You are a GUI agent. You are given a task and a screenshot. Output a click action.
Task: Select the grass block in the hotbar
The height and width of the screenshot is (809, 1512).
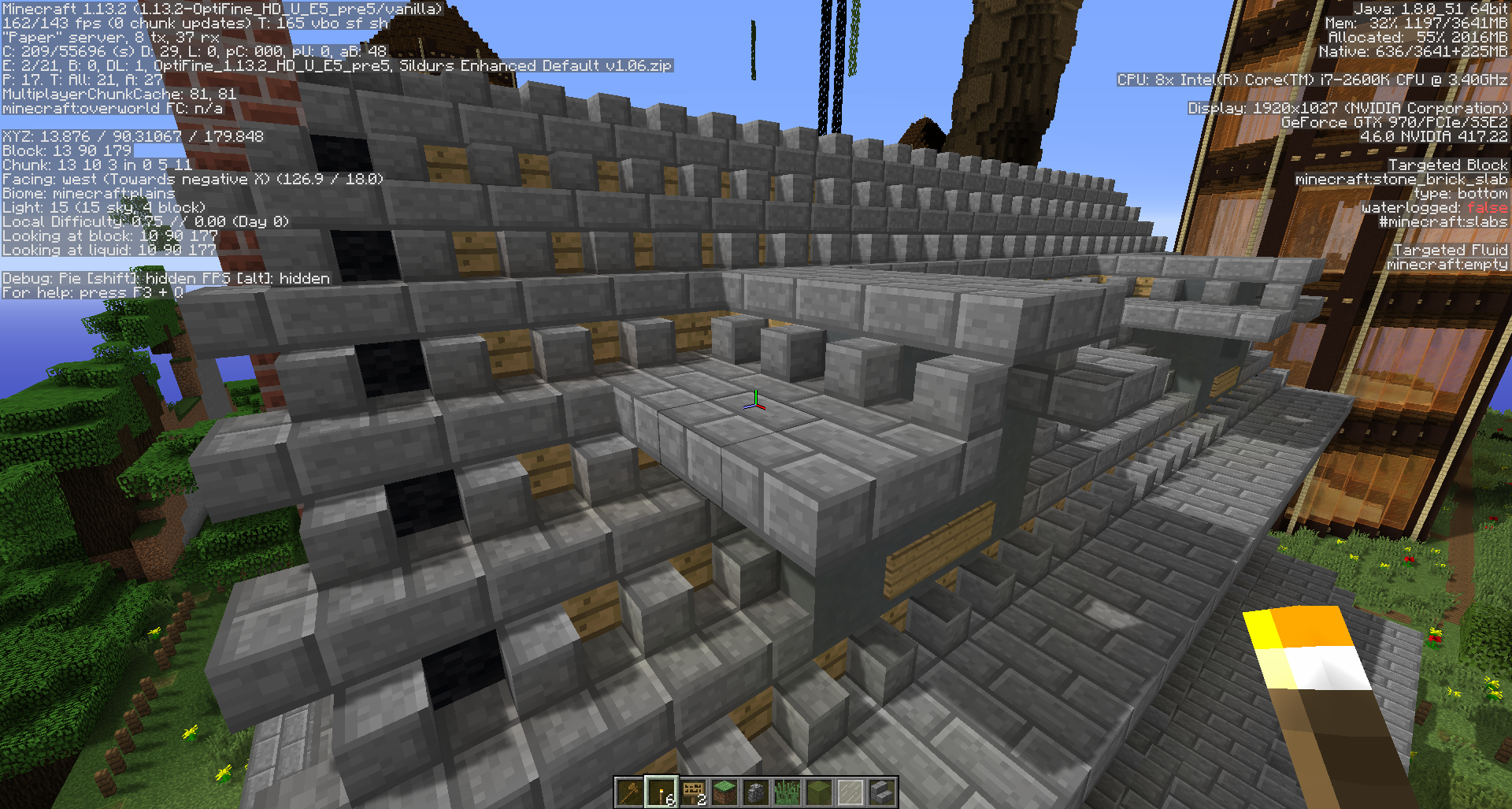(724, 792)
